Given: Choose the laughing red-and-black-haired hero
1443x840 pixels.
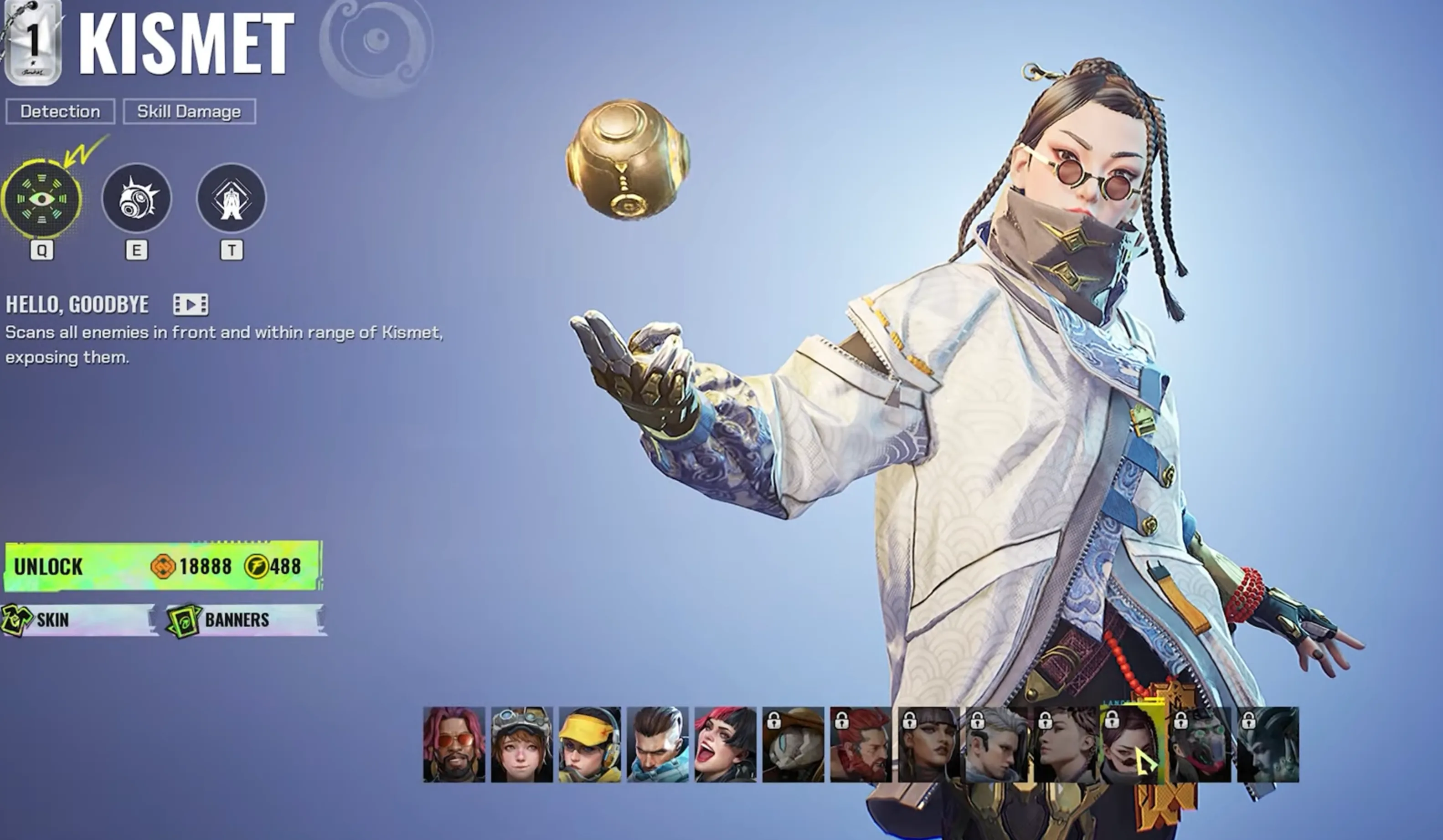Looking at the screenshot, I should click(726, 744).
